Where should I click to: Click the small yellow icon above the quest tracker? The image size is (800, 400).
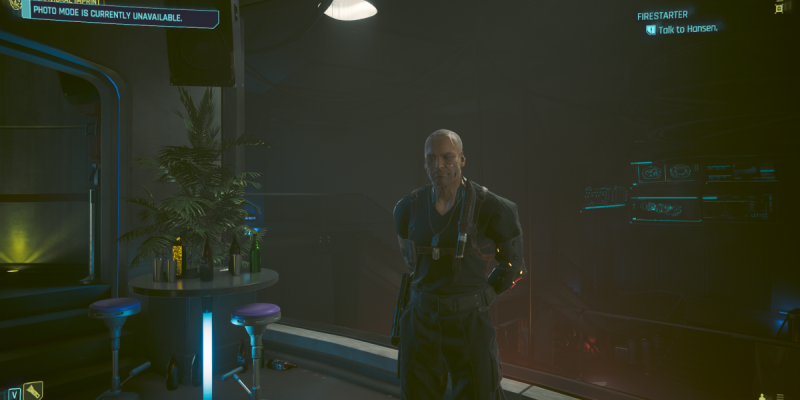pyautogui.click(x=779, y=6)
